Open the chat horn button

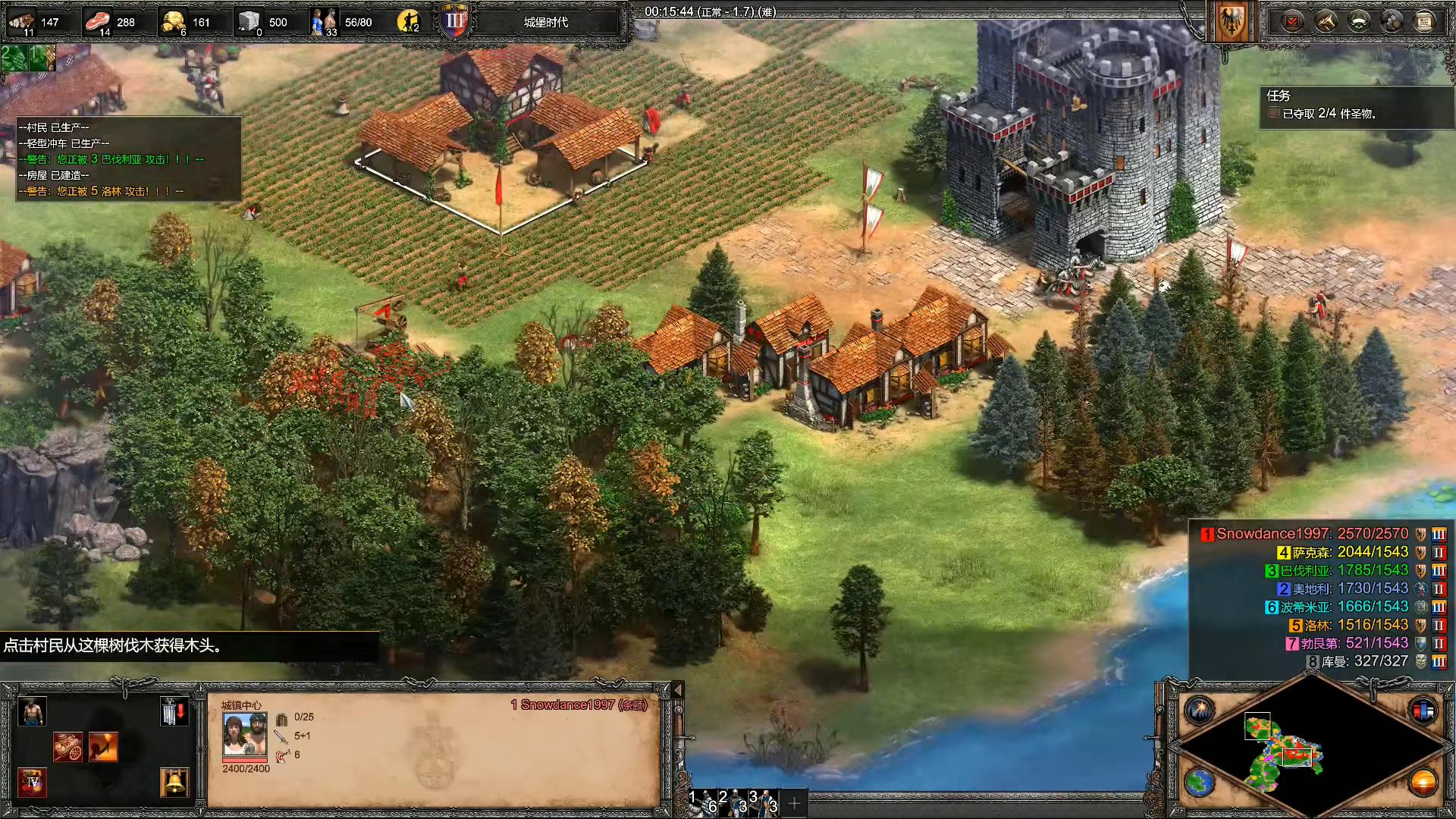pos(1326,21)
